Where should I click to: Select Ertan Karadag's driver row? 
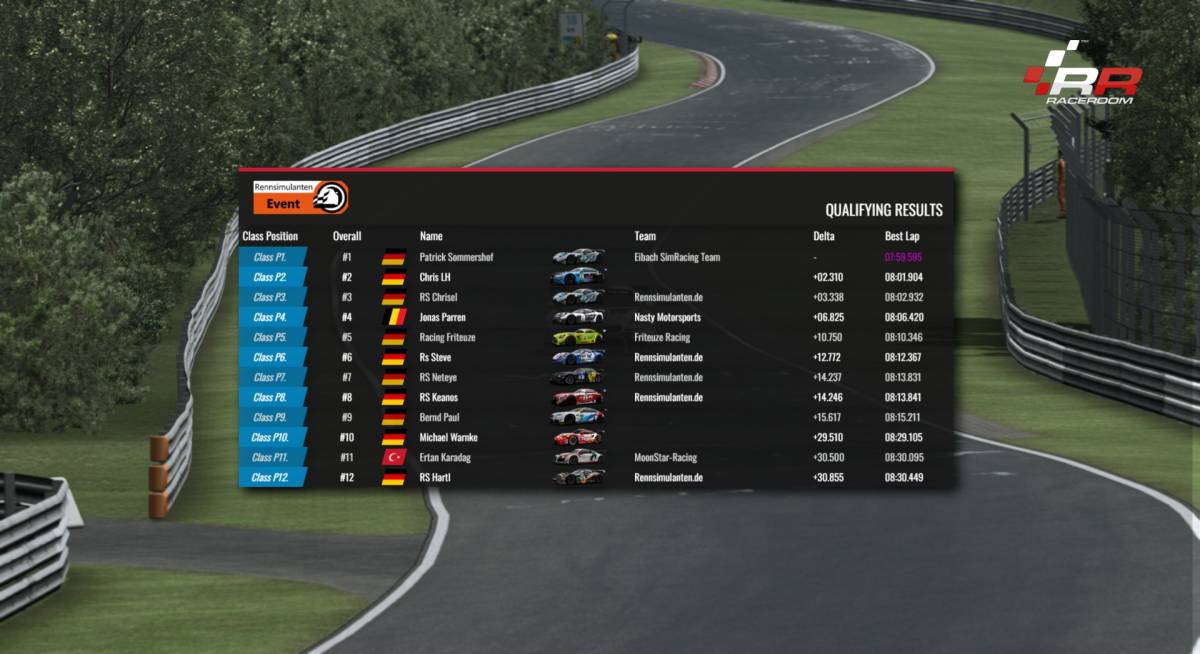pos(446,457)
